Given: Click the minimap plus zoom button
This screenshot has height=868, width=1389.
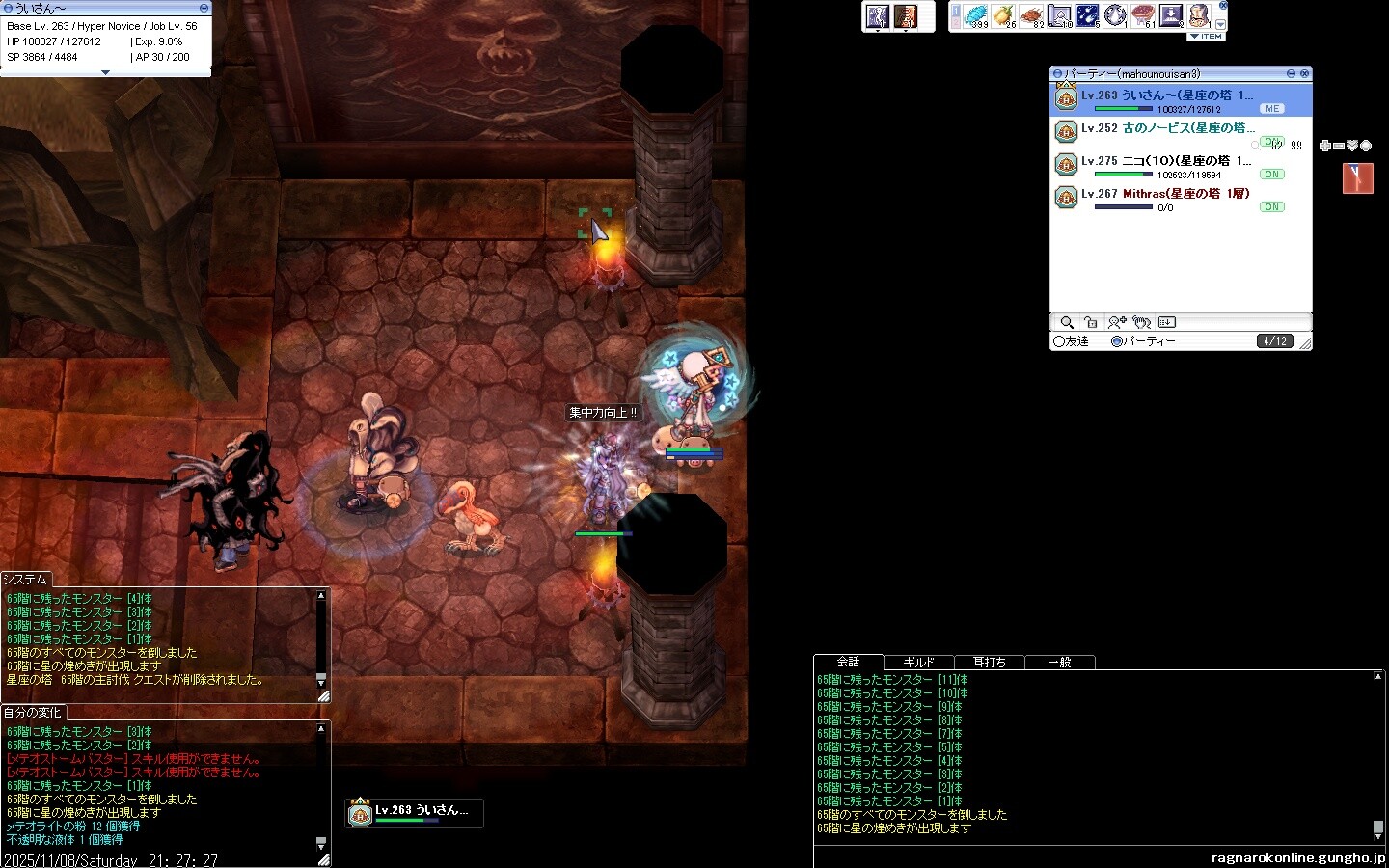Looking at the screenshot, I should [x=1325, y=146].
